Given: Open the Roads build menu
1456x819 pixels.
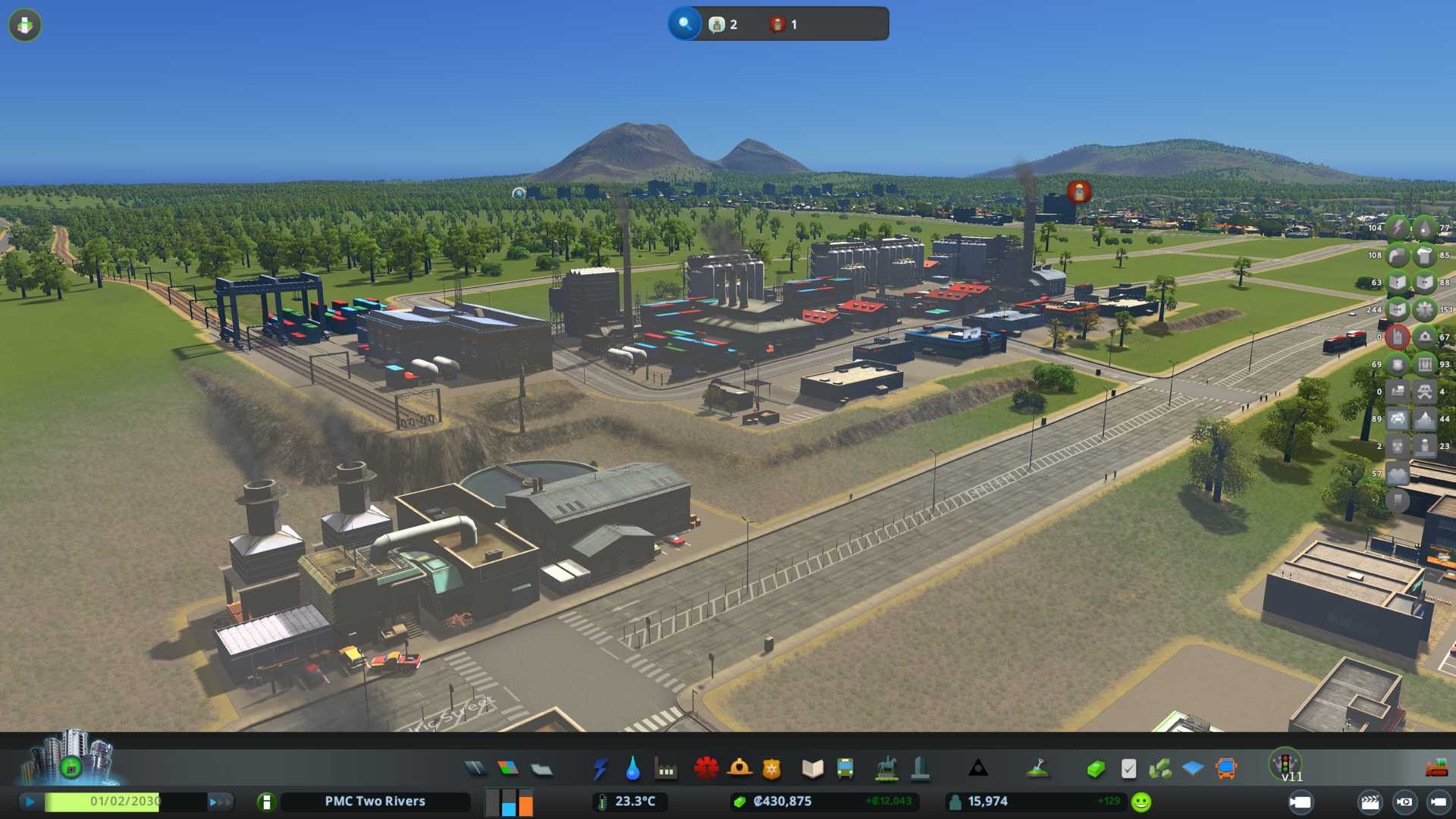Looking at the screenshot, I should (x=475, y=769).
